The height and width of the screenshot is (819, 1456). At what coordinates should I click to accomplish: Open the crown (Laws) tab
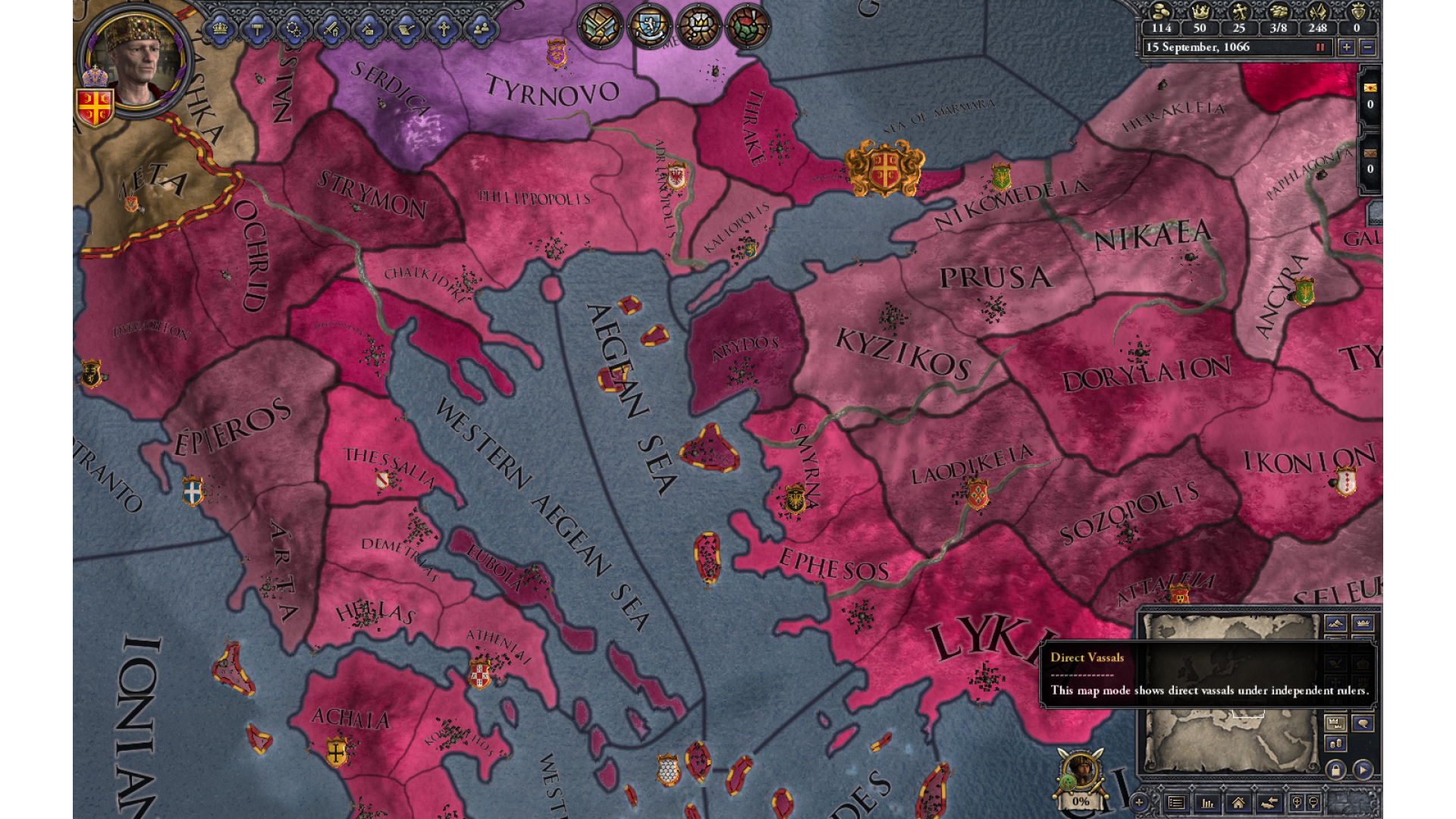click(x=220, y=29)
